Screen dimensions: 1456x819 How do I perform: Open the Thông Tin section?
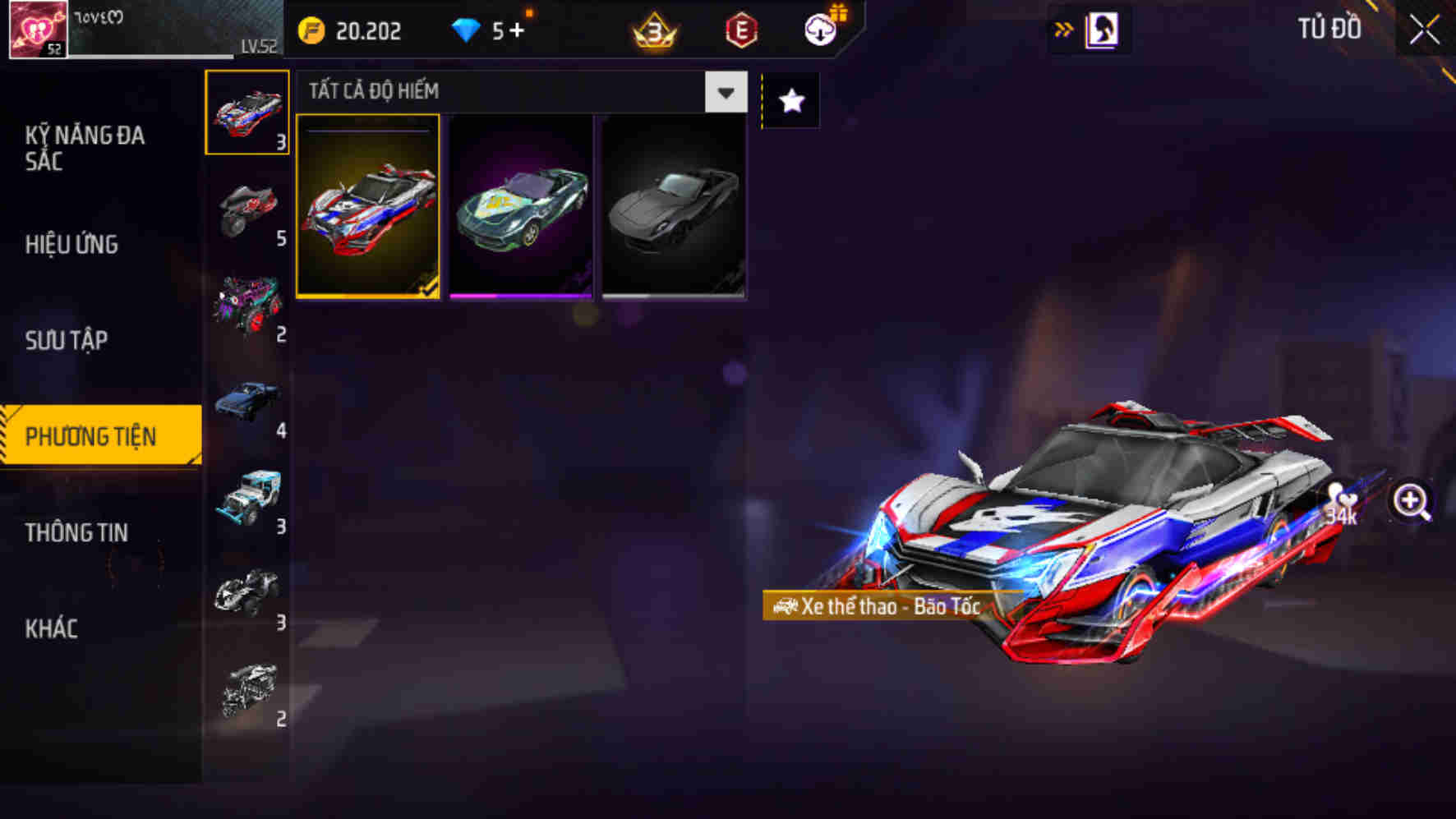coord(77,532)
